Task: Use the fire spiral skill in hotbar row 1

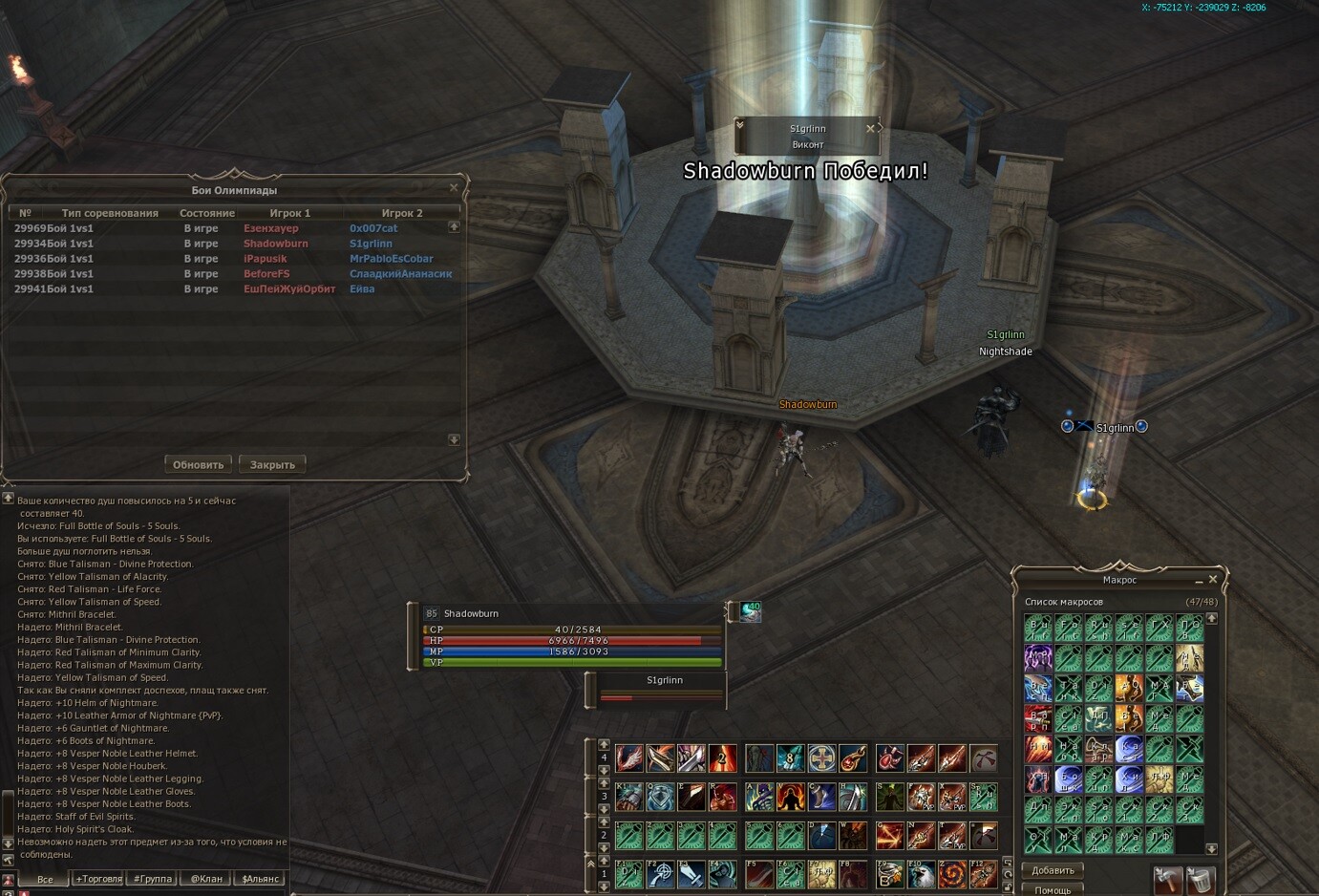Action: click(x=952, y=874)
